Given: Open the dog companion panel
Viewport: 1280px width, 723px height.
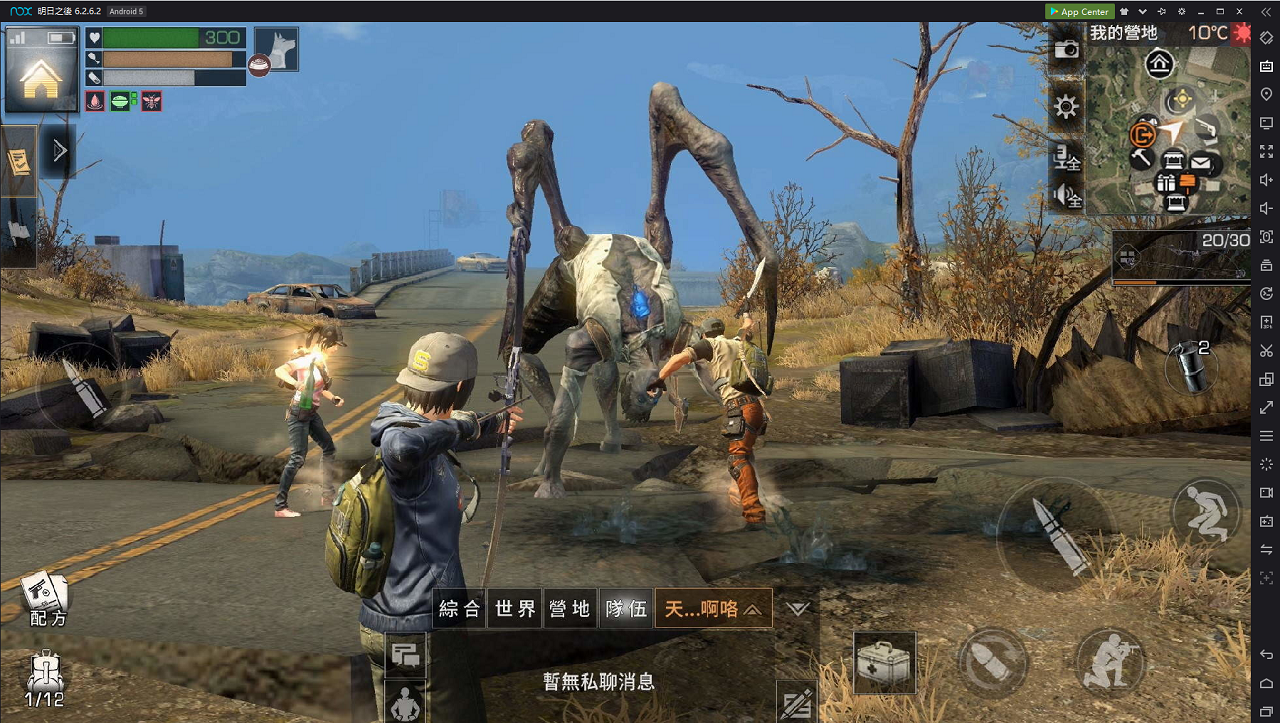Looking at the screenshot, I should point(276,49).
